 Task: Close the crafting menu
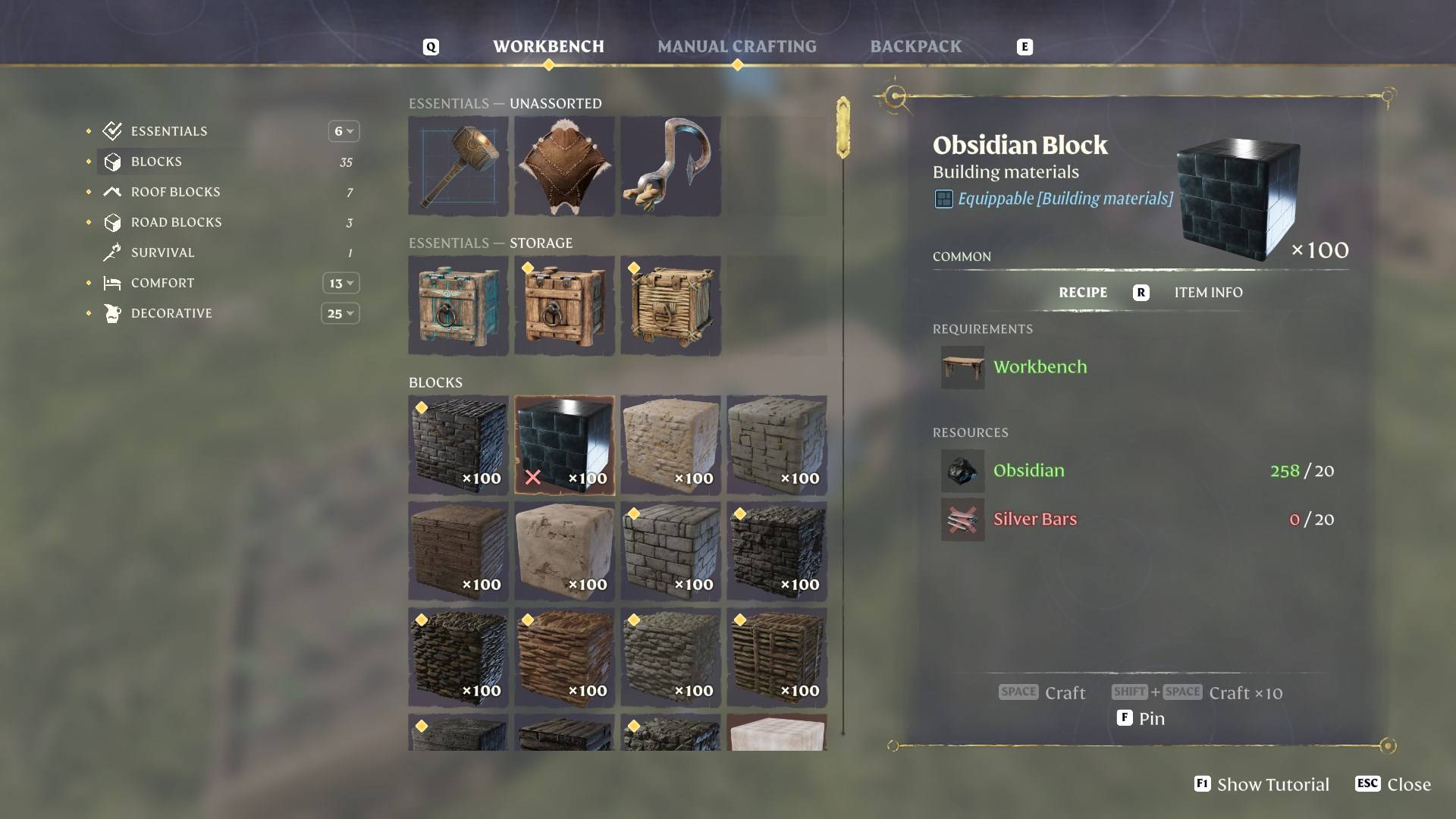coord(1393,784)
